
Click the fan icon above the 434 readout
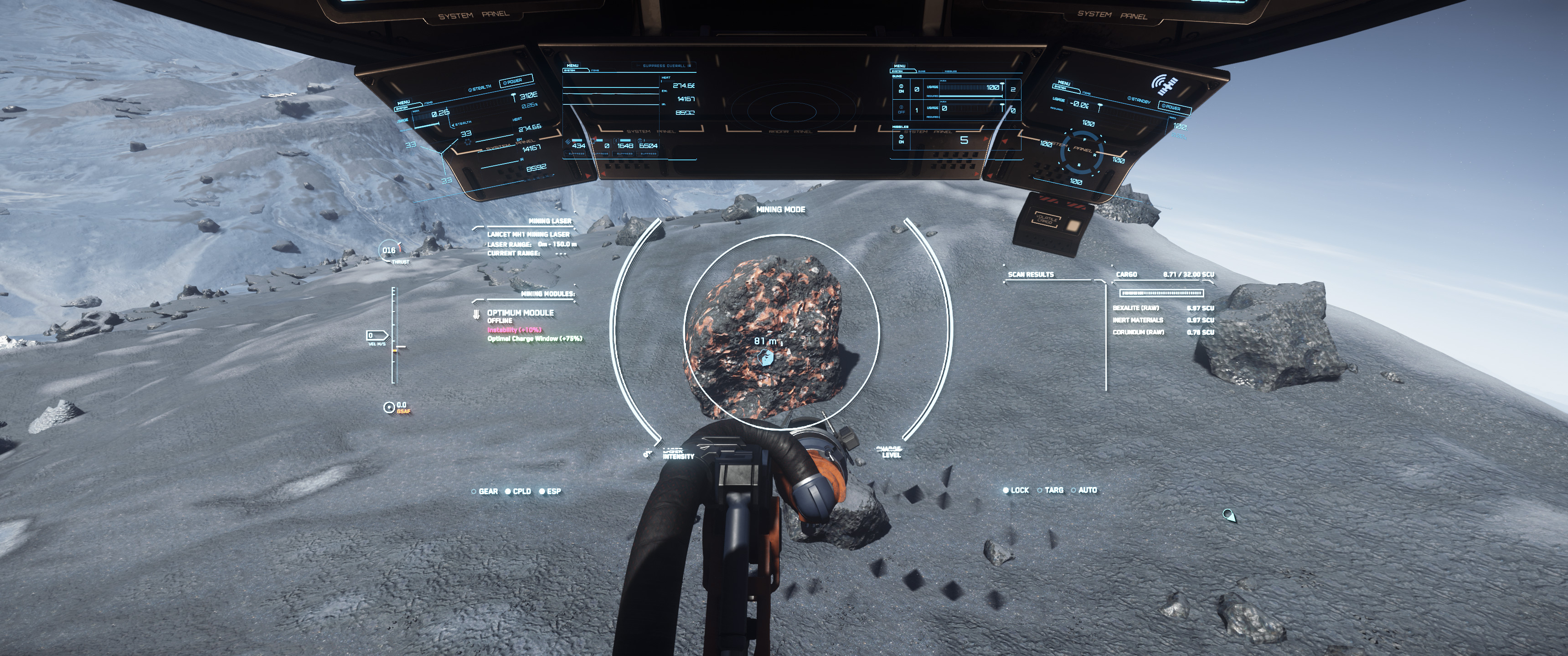pos(568,141)
